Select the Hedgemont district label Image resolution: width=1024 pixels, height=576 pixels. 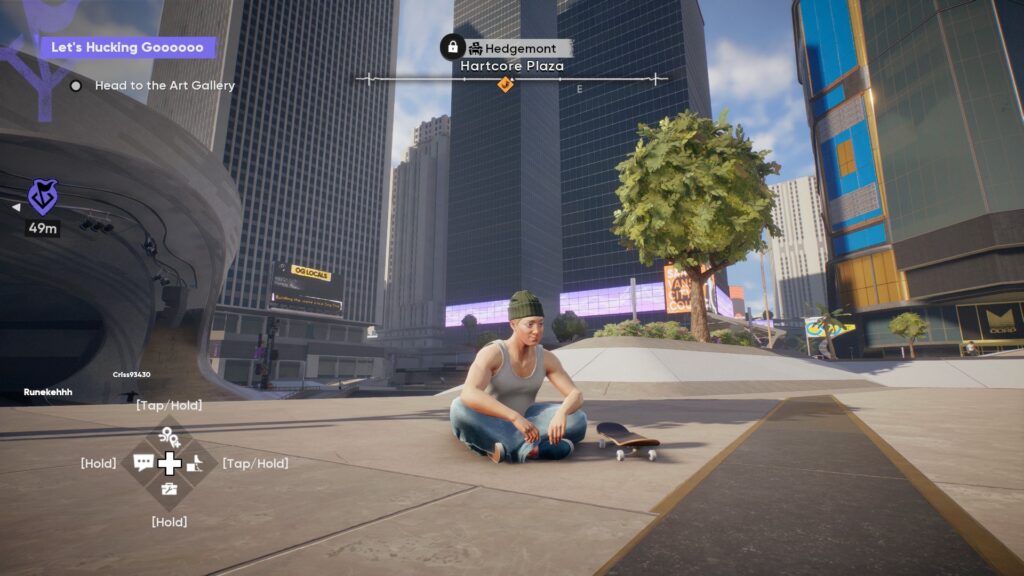click(x=518, y=48)
